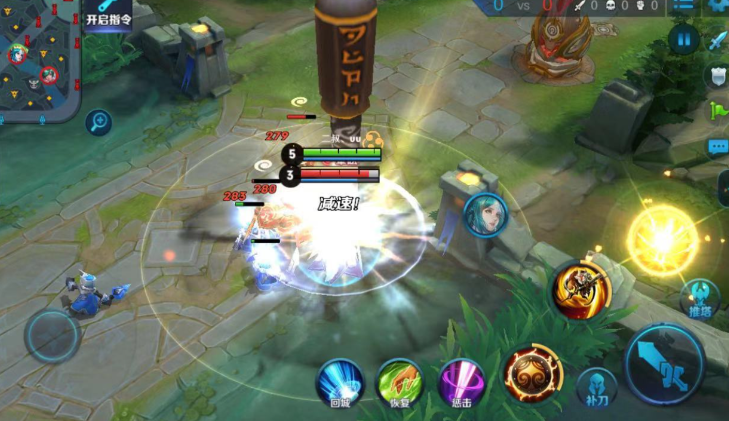Target the teal-haired enemy hero portrait
This screenshot has width=729, height=421.
[485, 214]
